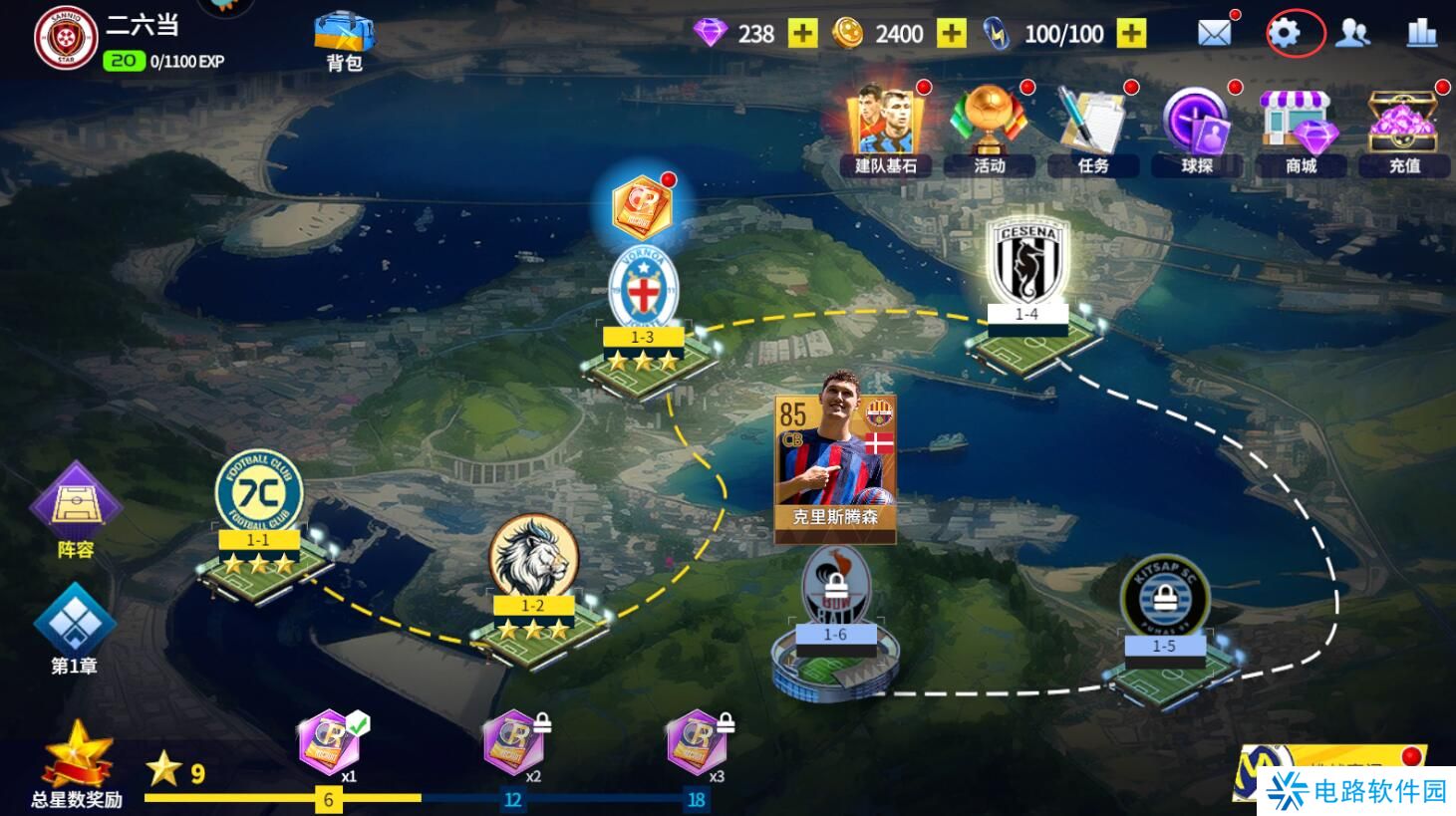Enter the 商城 shop
Screen dimensions: 1456x816
[x=1301, y=130]
